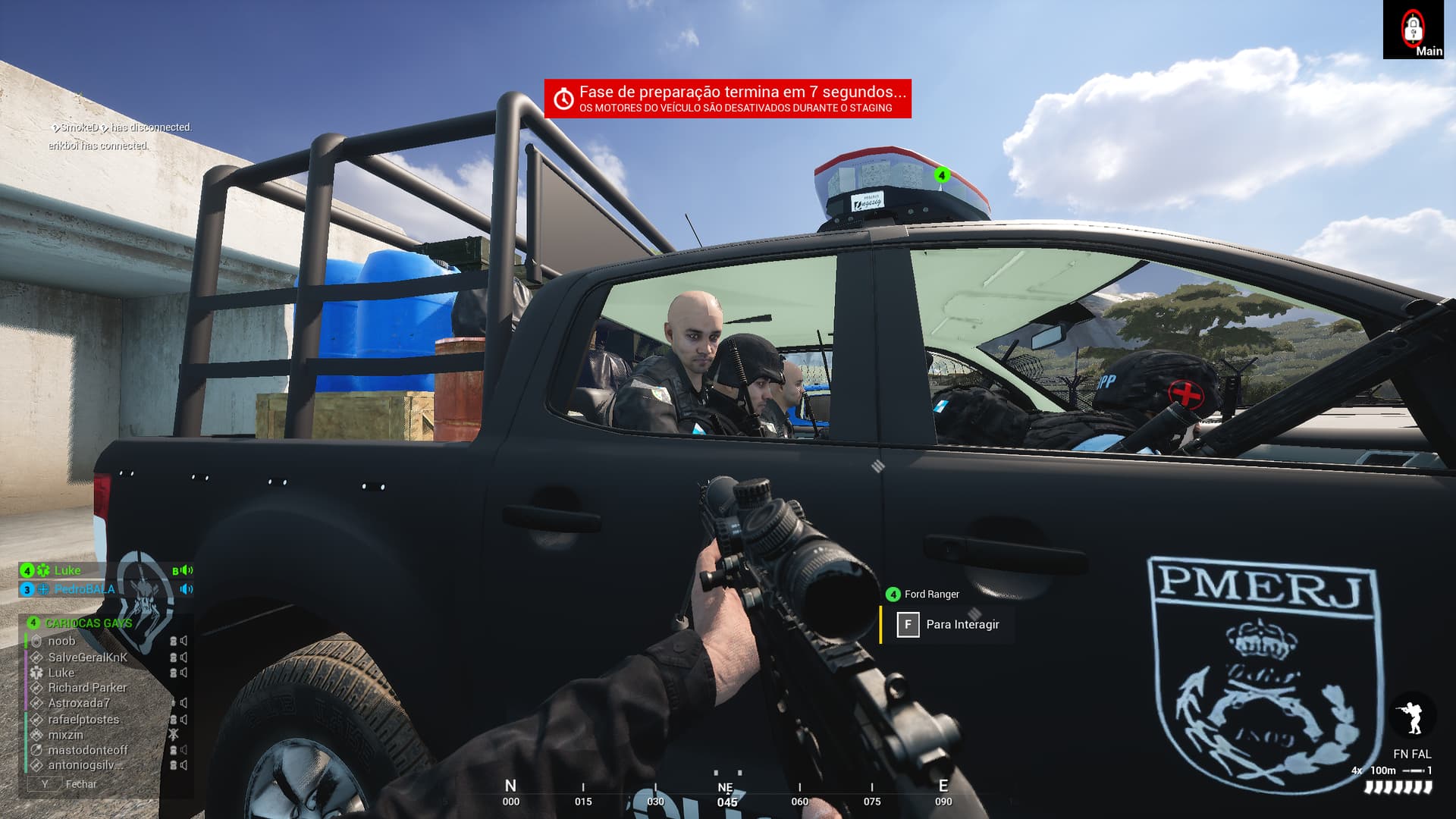Click the helmet icon beside rafaelptostes

pyautogui.click(x=174, y=720)
